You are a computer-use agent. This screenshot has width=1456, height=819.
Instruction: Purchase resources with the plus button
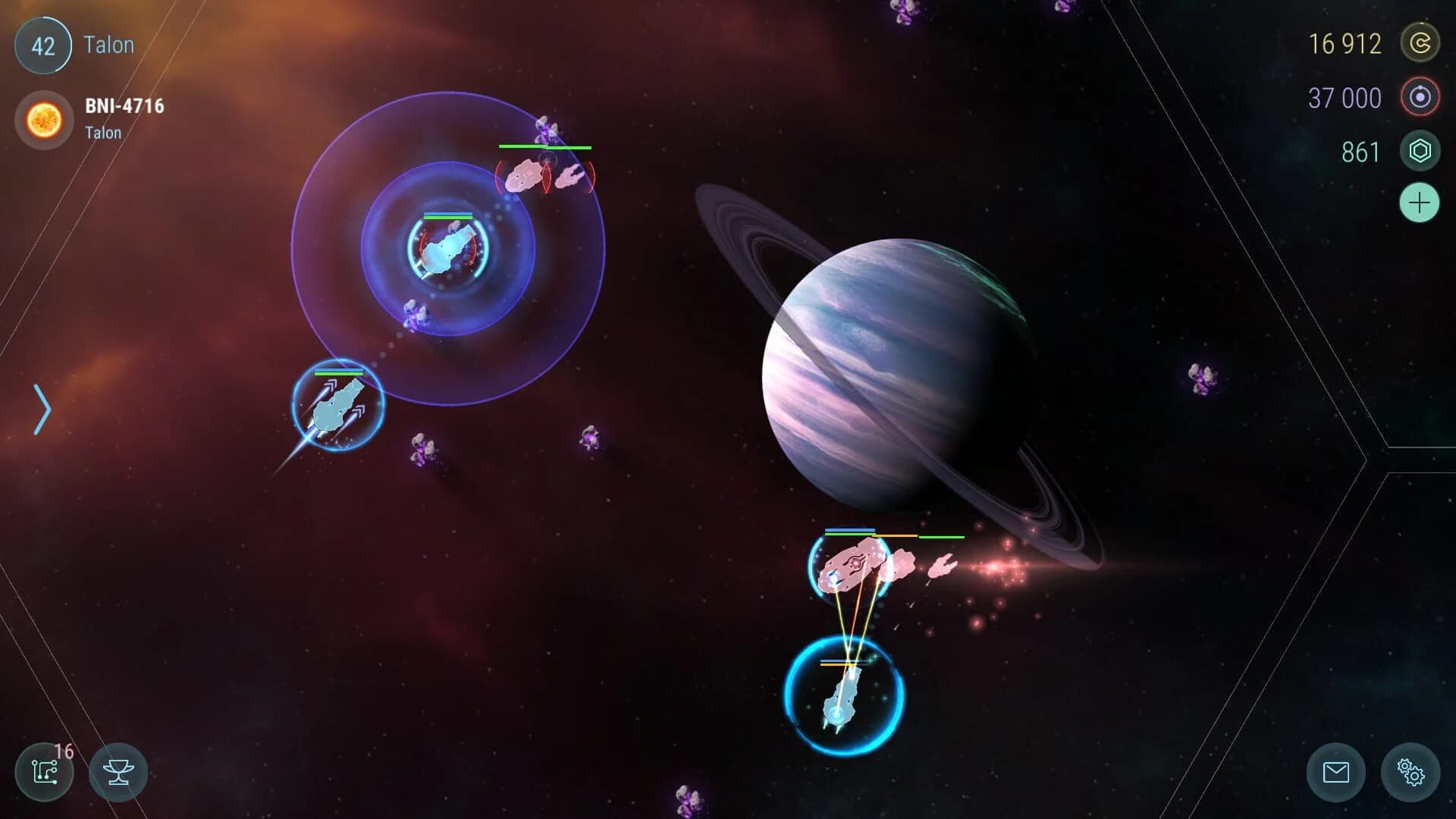[1420, 202]
